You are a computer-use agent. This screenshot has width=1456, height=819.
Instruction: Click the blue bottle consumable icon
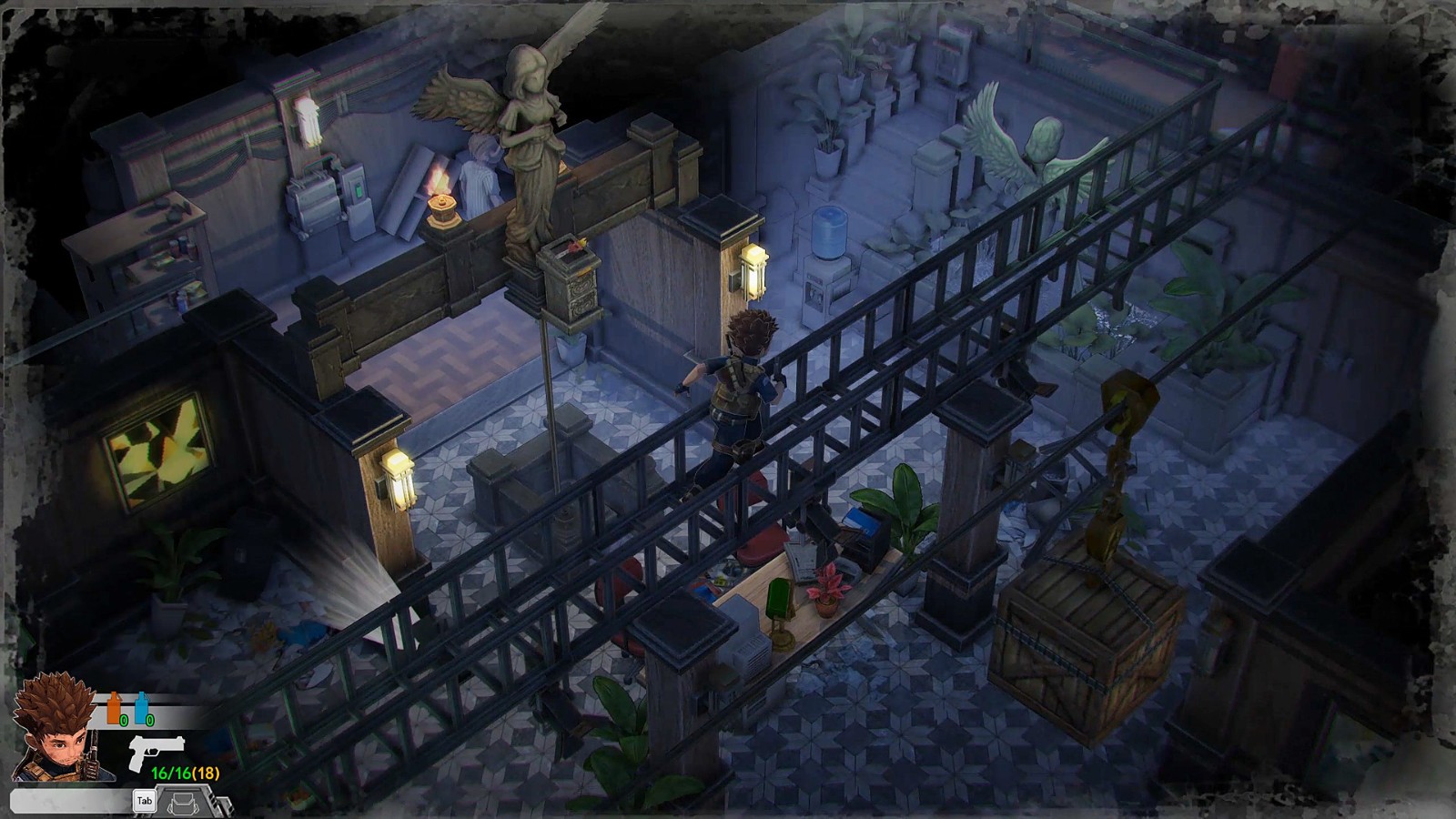click(141, 707)
